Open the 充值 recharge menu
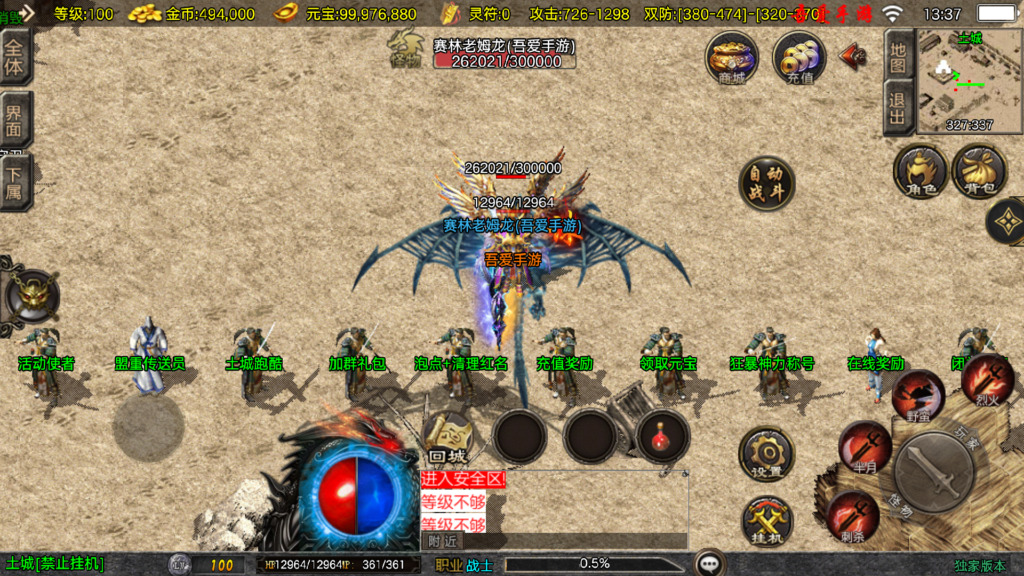Image resolution: width=1024 pixels, height=576 pixels. pyautogui.click(x=799, y=57)
